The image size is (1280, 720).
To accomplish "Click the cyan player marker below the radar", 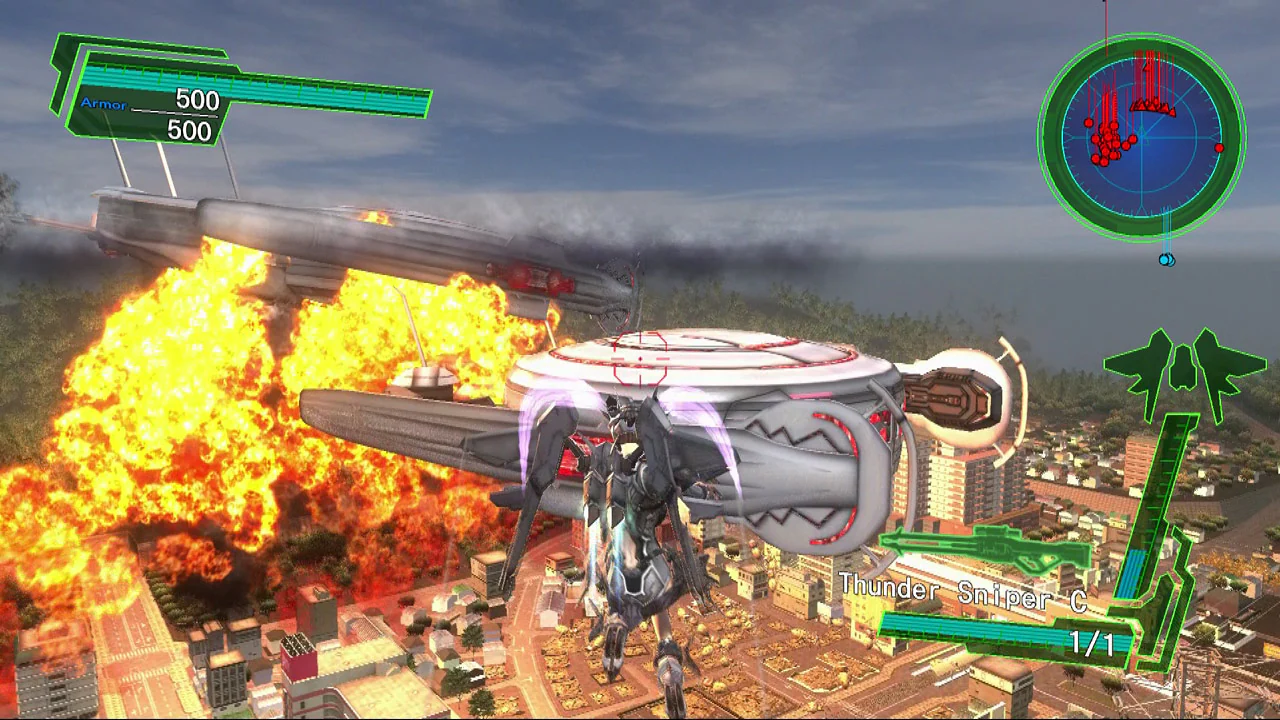I will coord(1166,259).
